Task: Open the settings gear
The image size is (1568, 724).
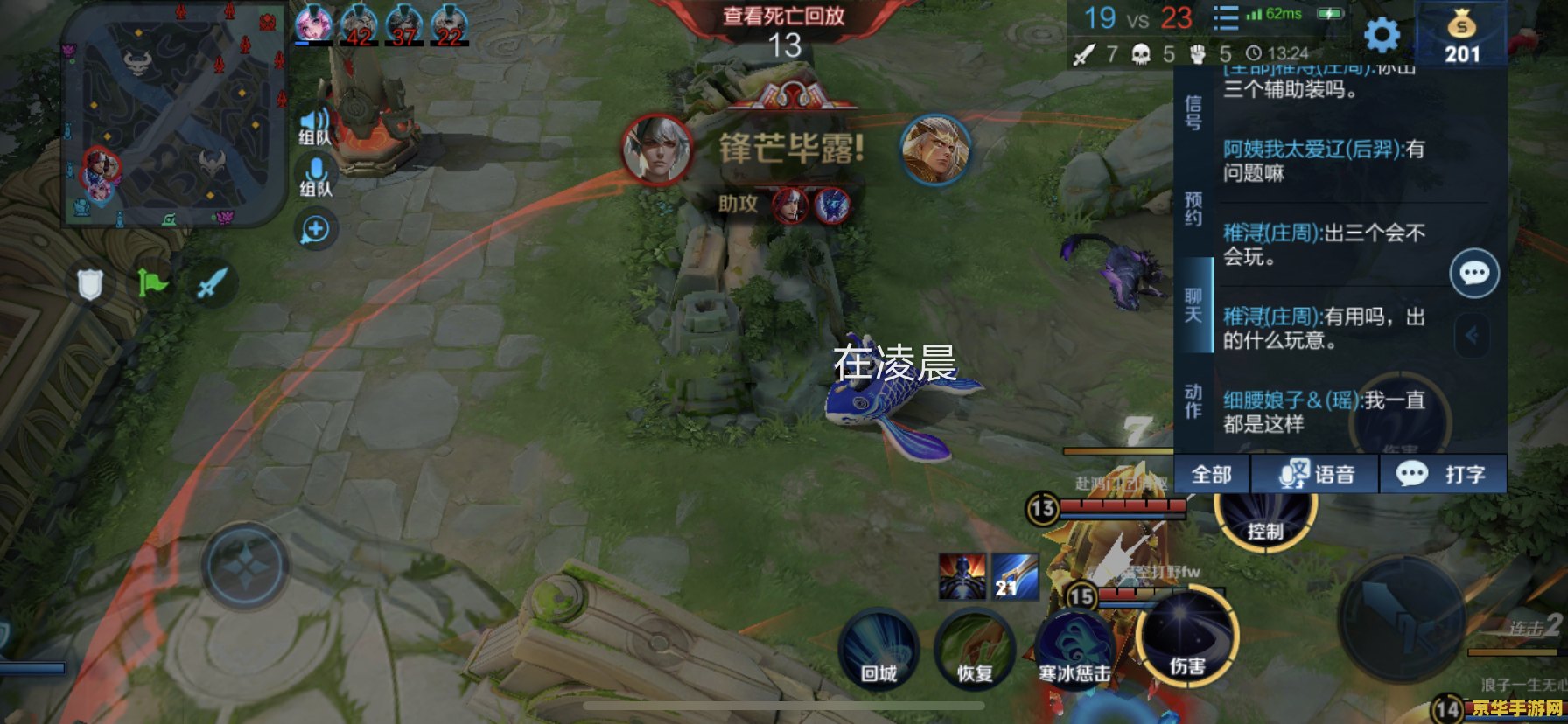Action: tap(1382, 35)
